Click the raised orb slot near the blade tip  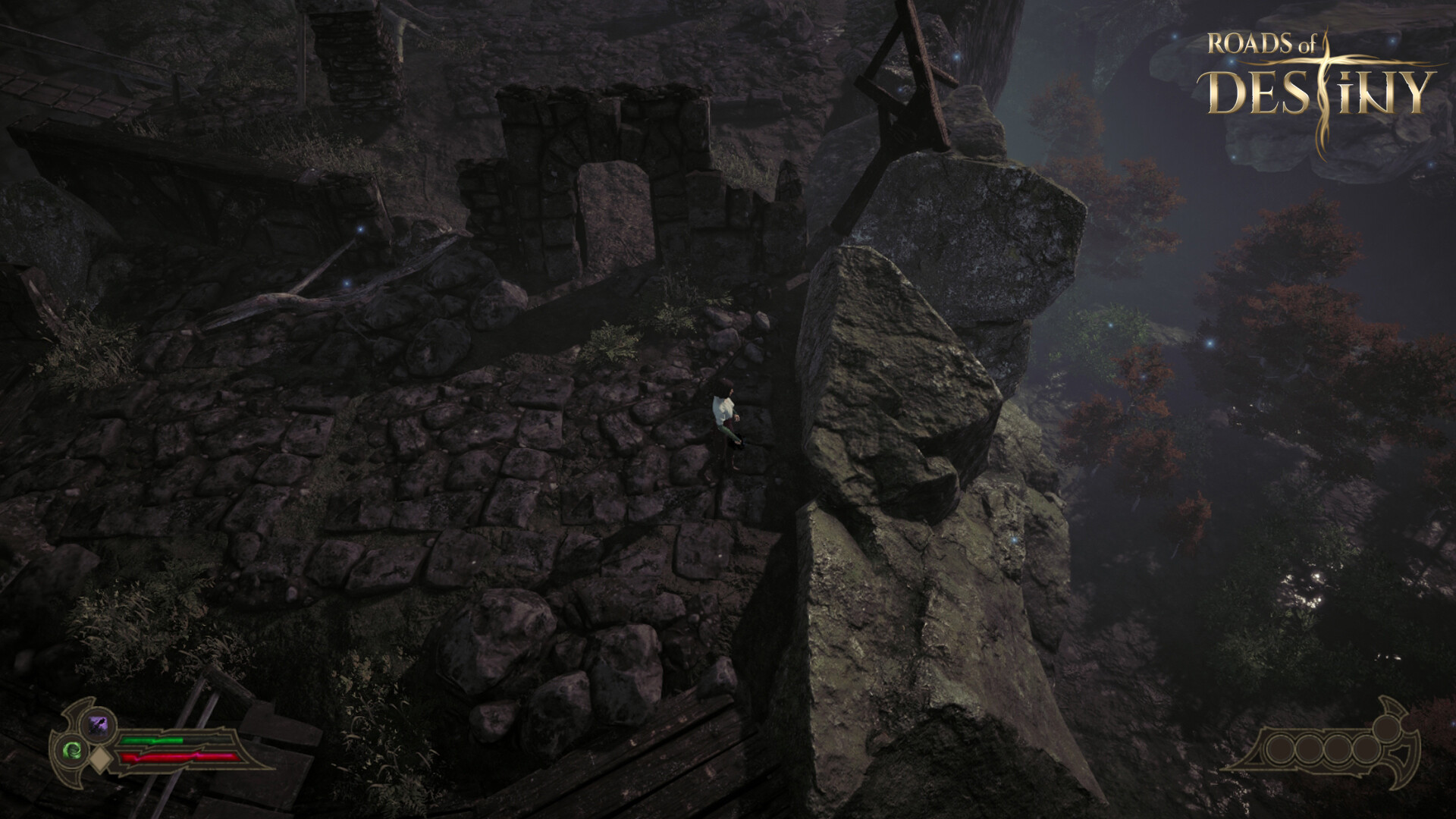[x=1385, y=730]
